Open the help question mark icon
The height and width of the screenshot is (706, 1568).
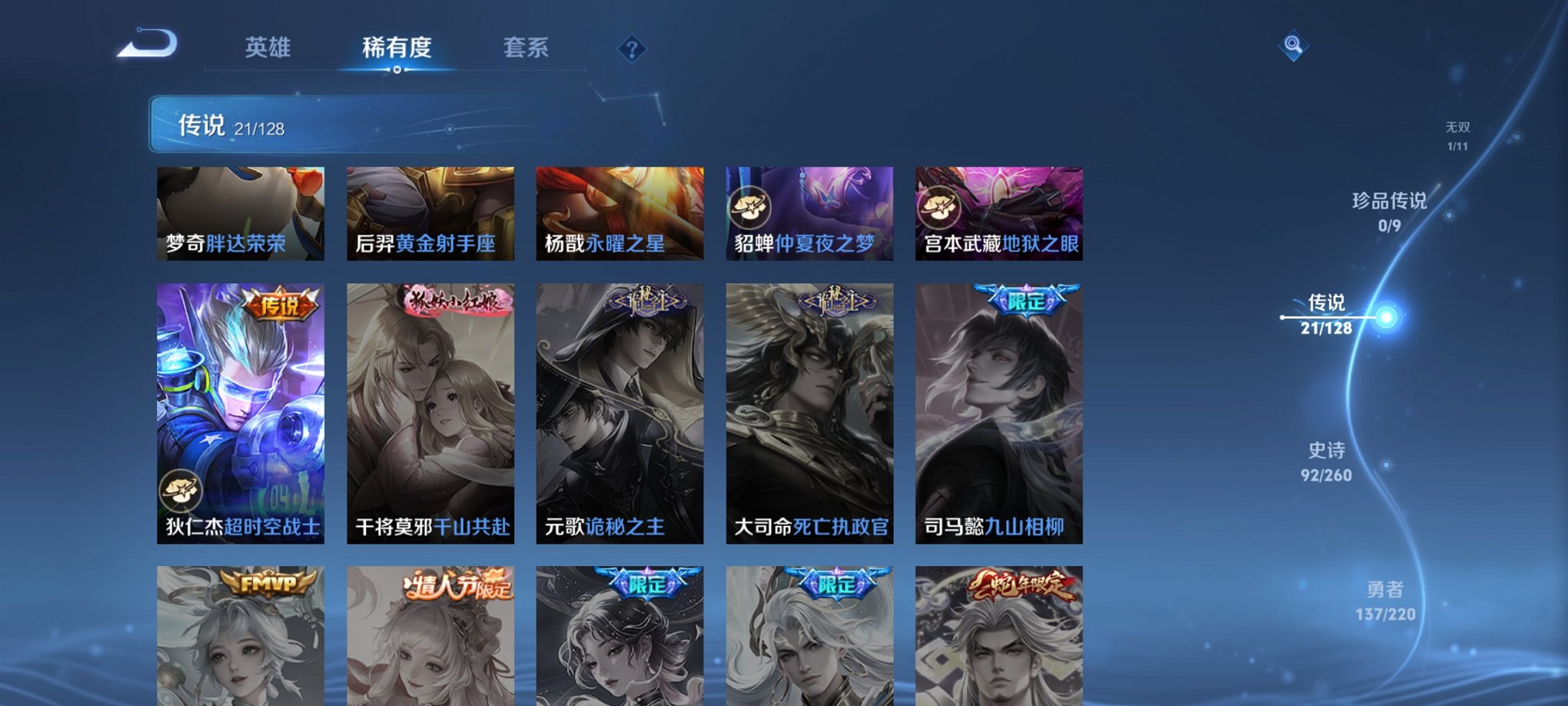coord(632,50)
